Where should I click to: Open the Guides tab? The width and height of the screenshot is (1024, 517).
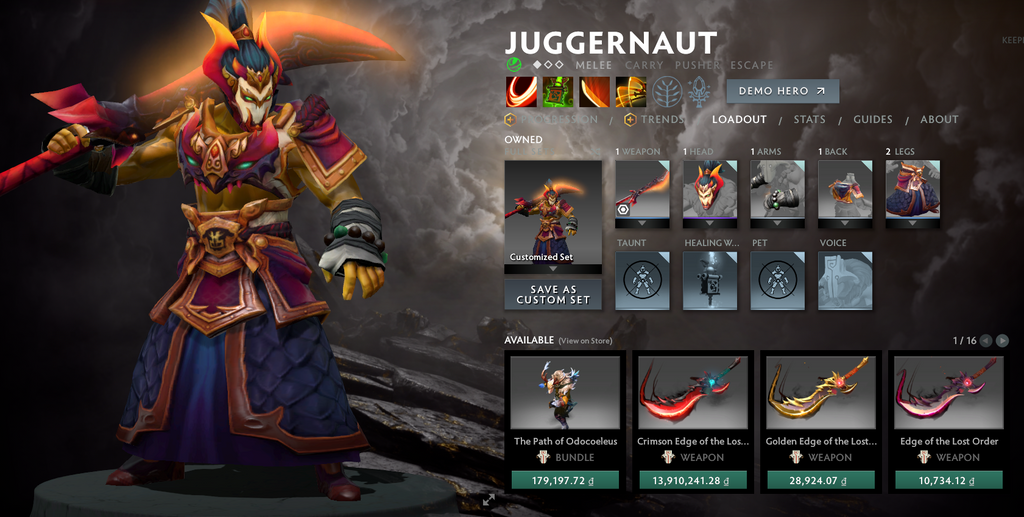point(872,120)
